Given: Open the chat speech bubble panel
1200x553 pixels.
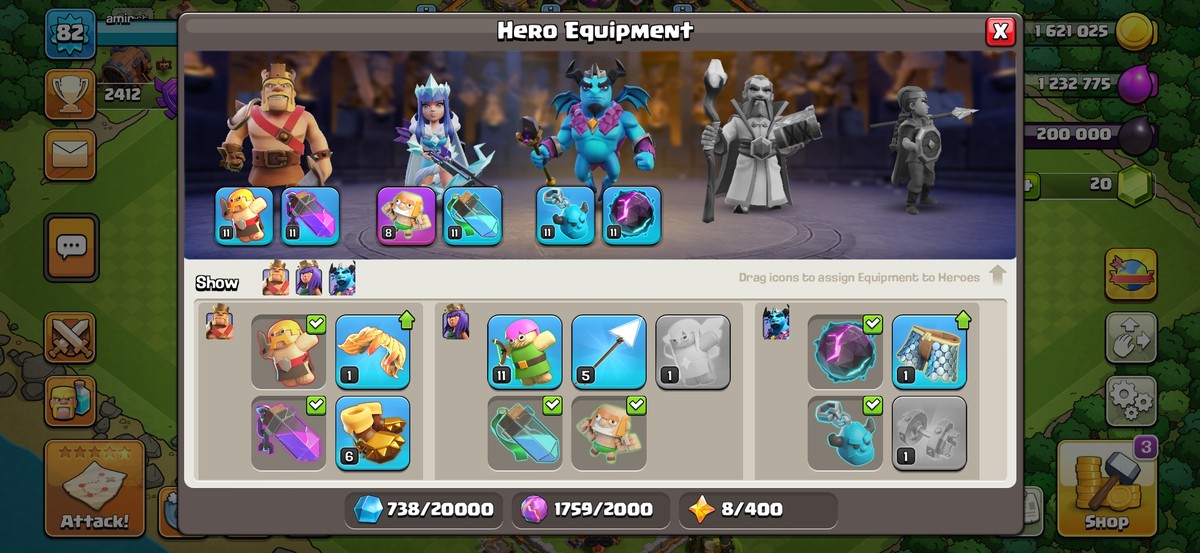Looking at the screenshot, I should 71,247.
